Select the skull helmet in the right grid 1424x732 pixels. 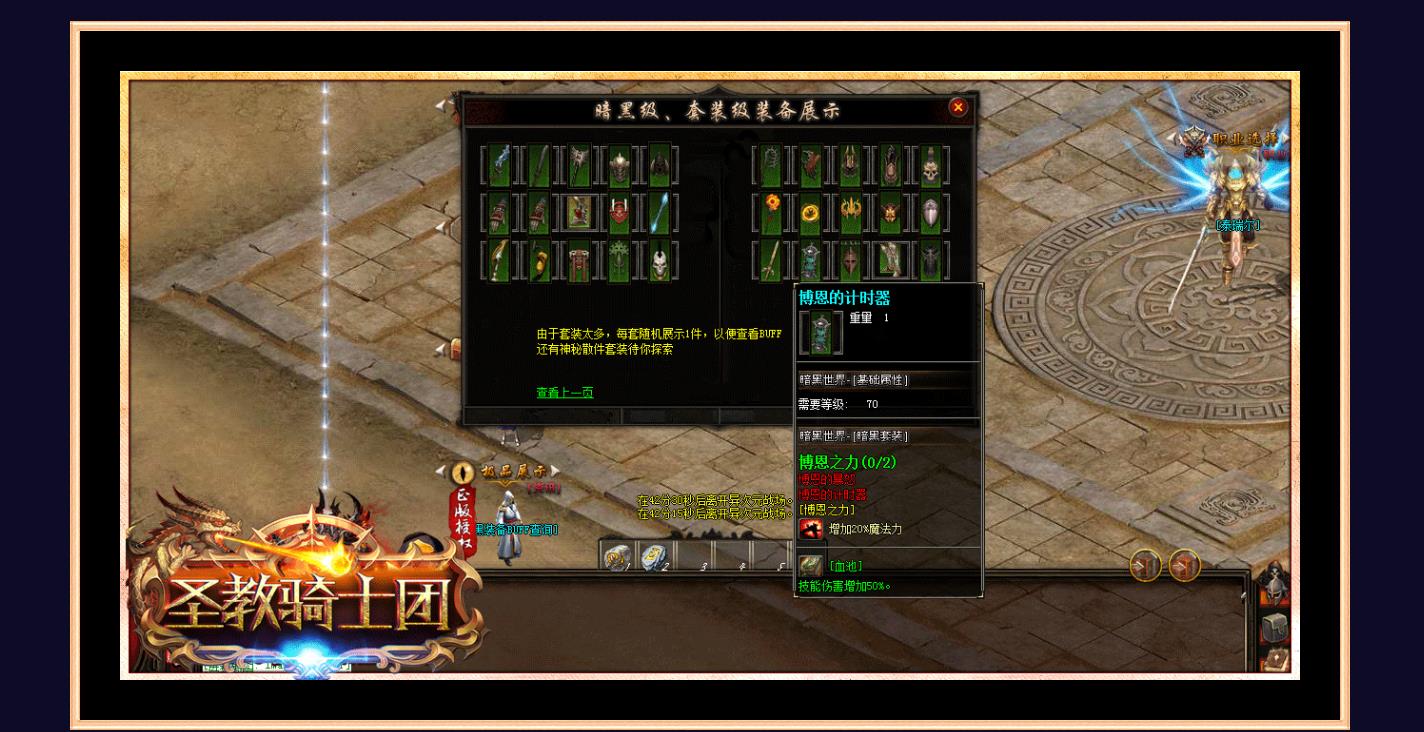tap(930, 165)
